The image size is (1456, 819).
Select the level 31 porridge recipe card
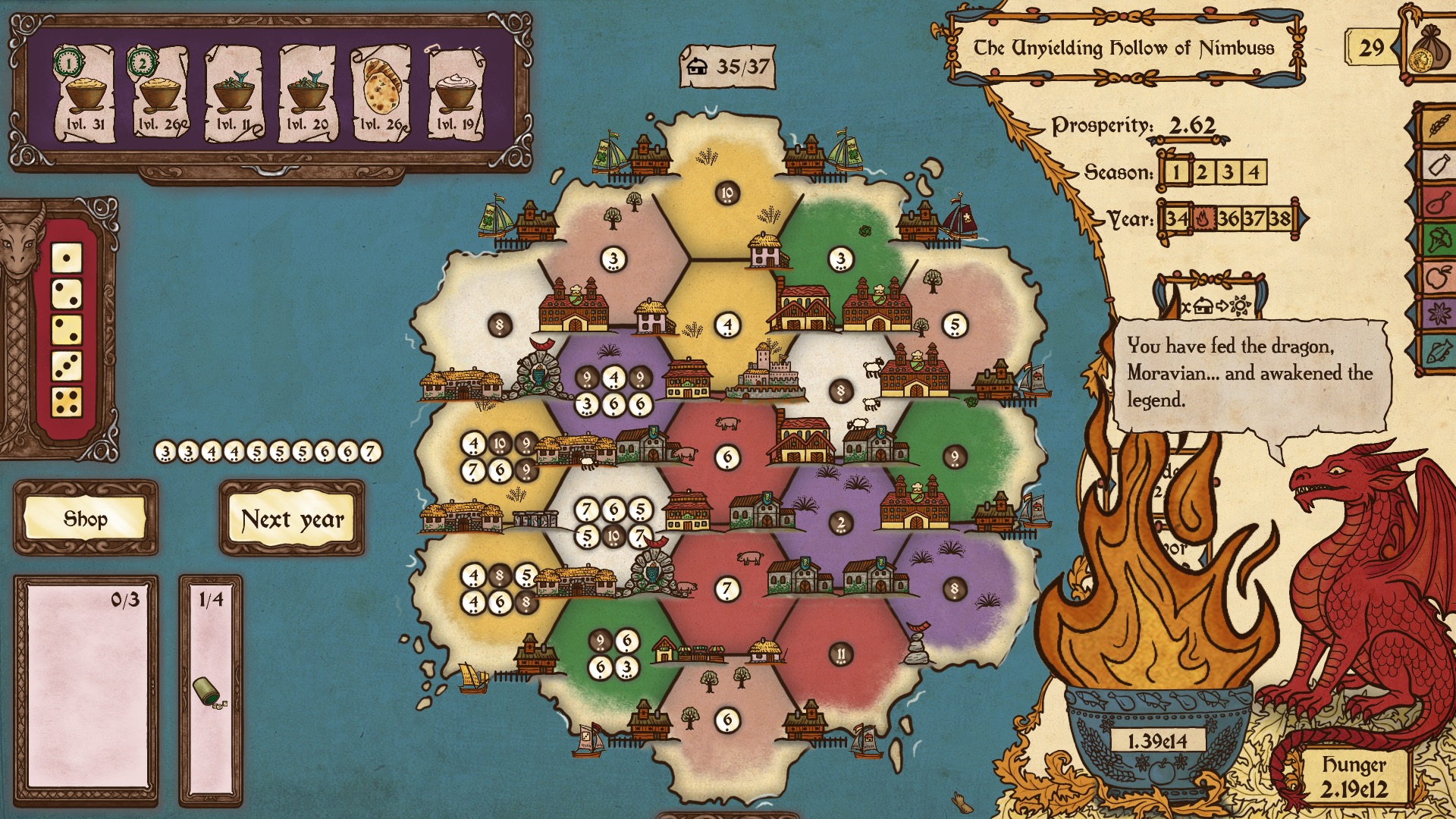click(x=85, y=93)
